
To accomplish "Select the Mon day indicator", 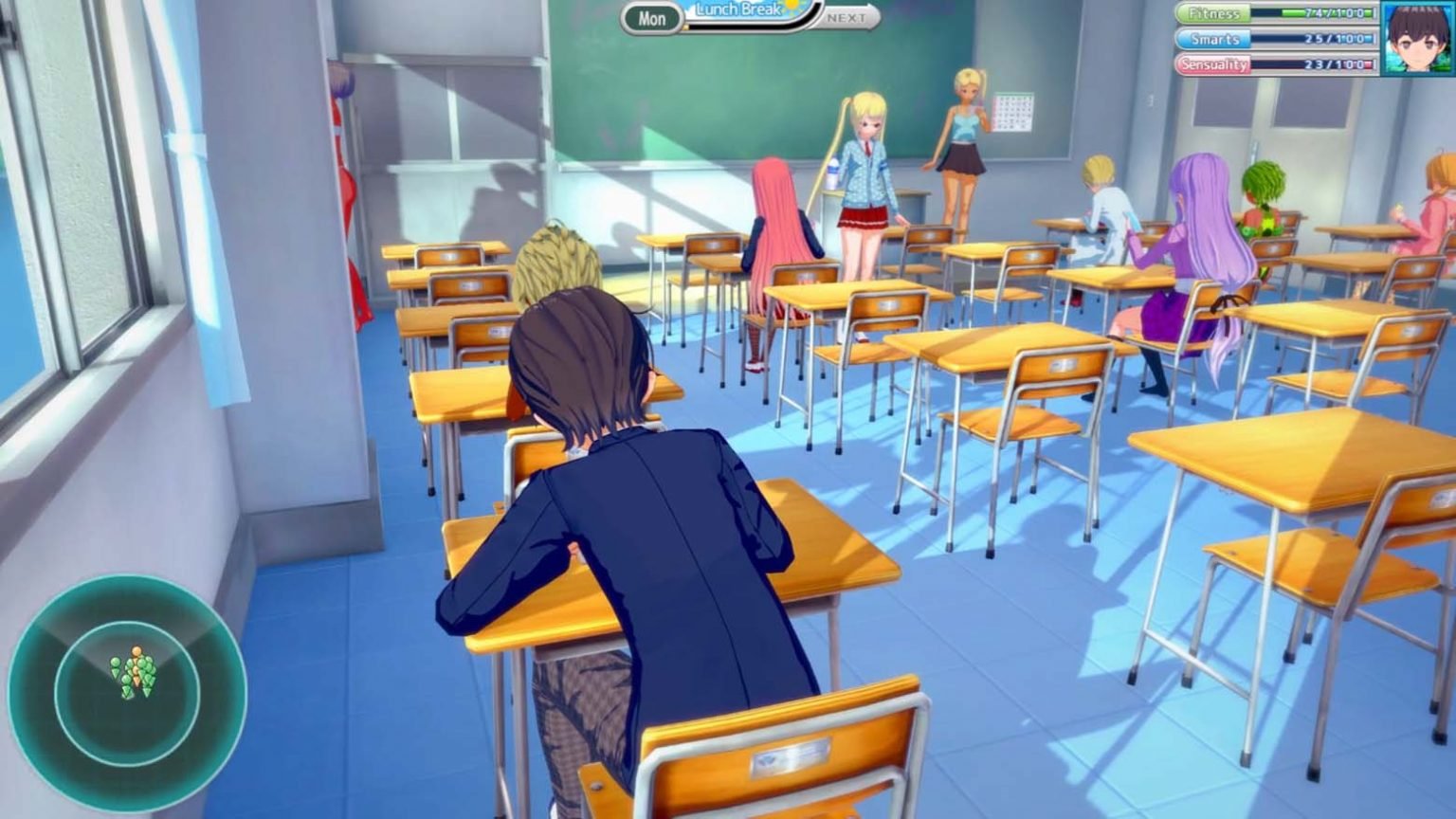I will pyautogui.click(x=652, y=18).
